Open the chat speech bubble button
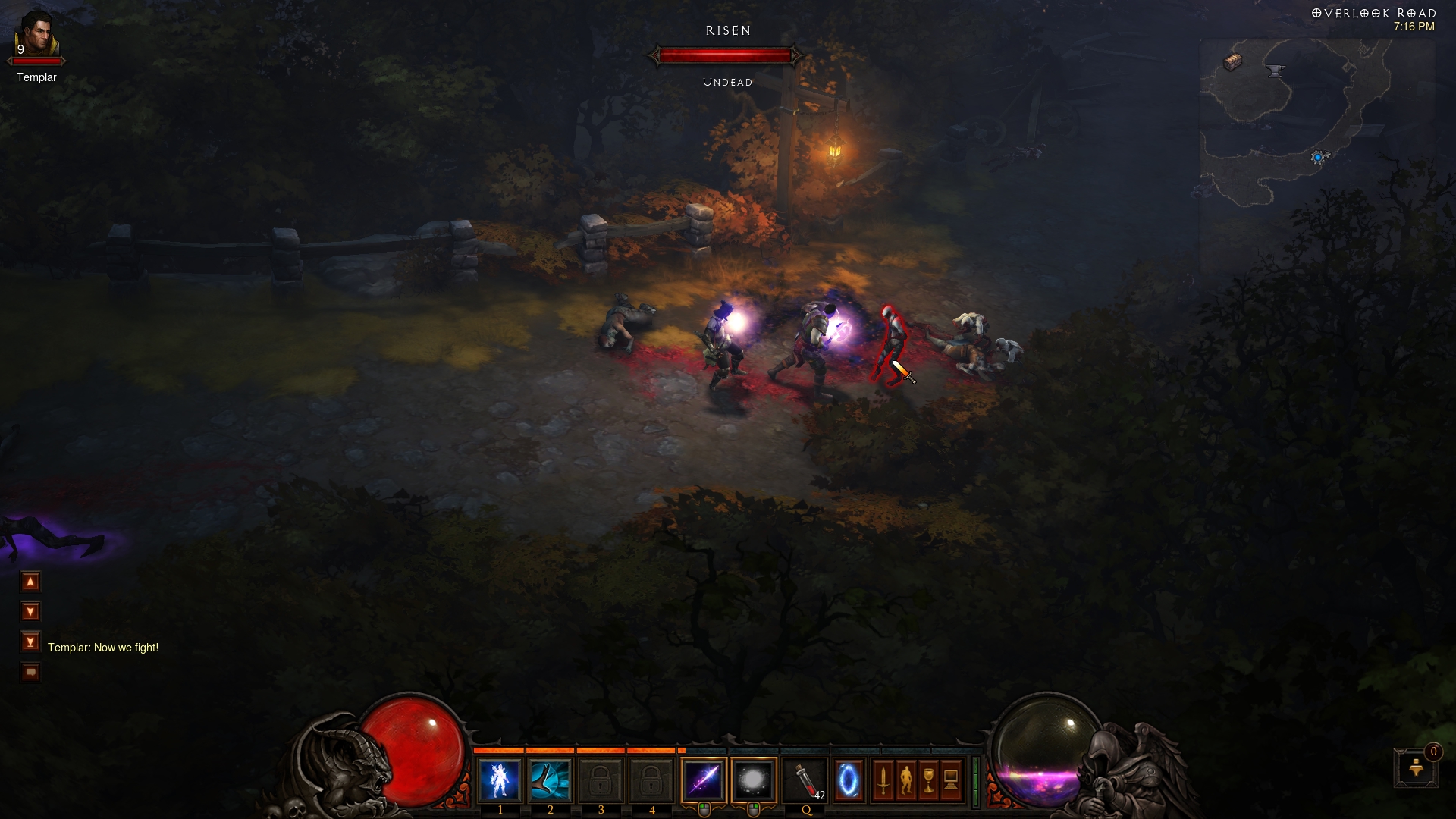Screen dimensions: 1456x819 point(30,672)
